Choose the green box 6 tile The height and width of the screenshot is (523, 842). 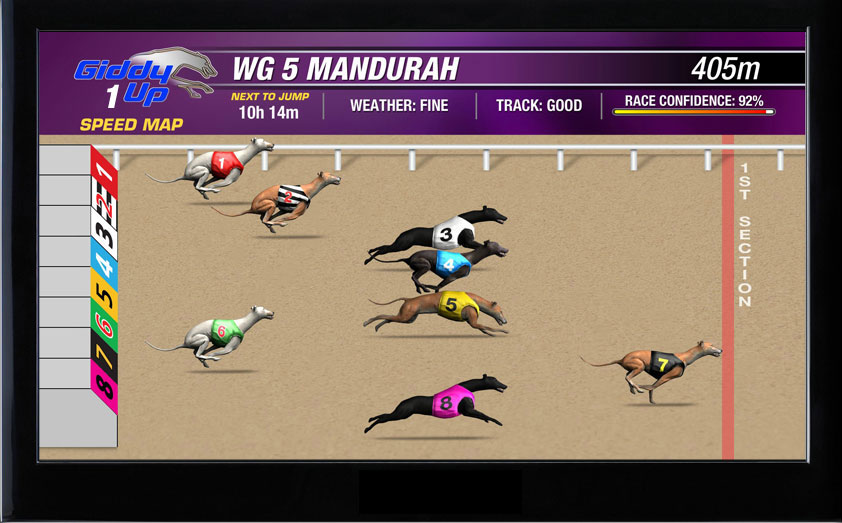coord(104,328)
